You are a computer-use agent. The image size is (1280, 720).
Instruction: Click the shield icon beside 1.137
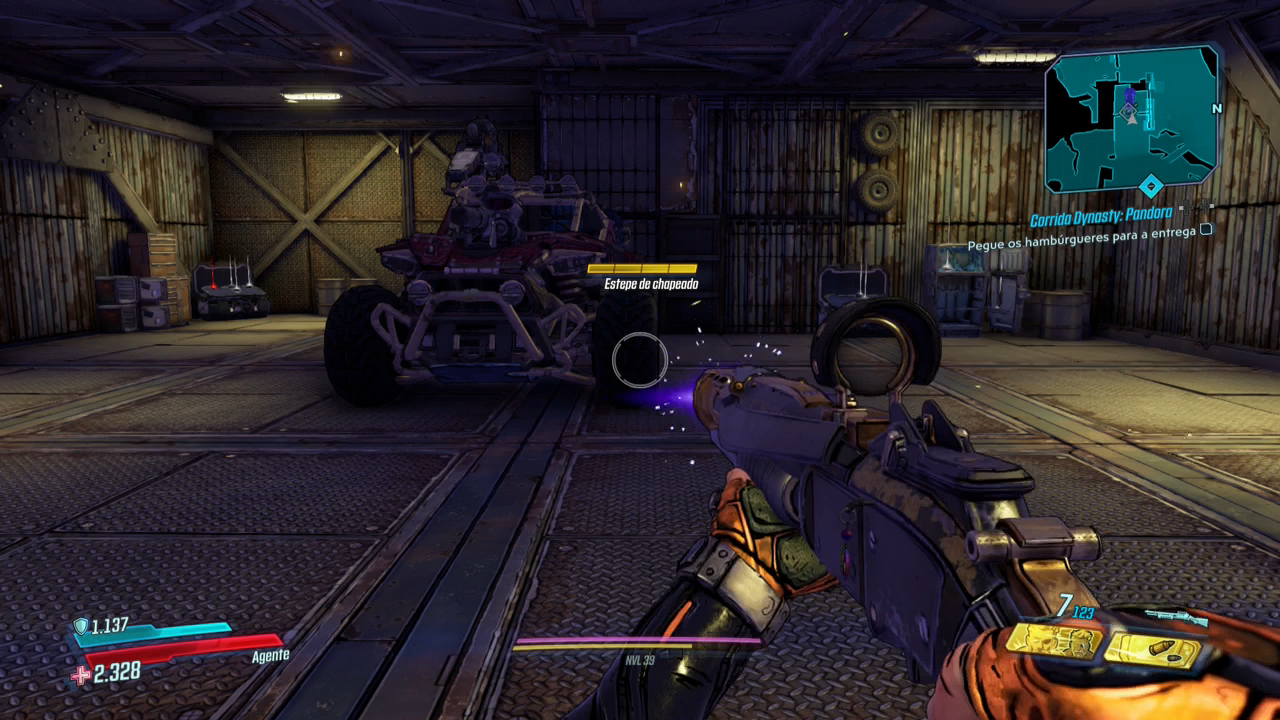point(80,626)
